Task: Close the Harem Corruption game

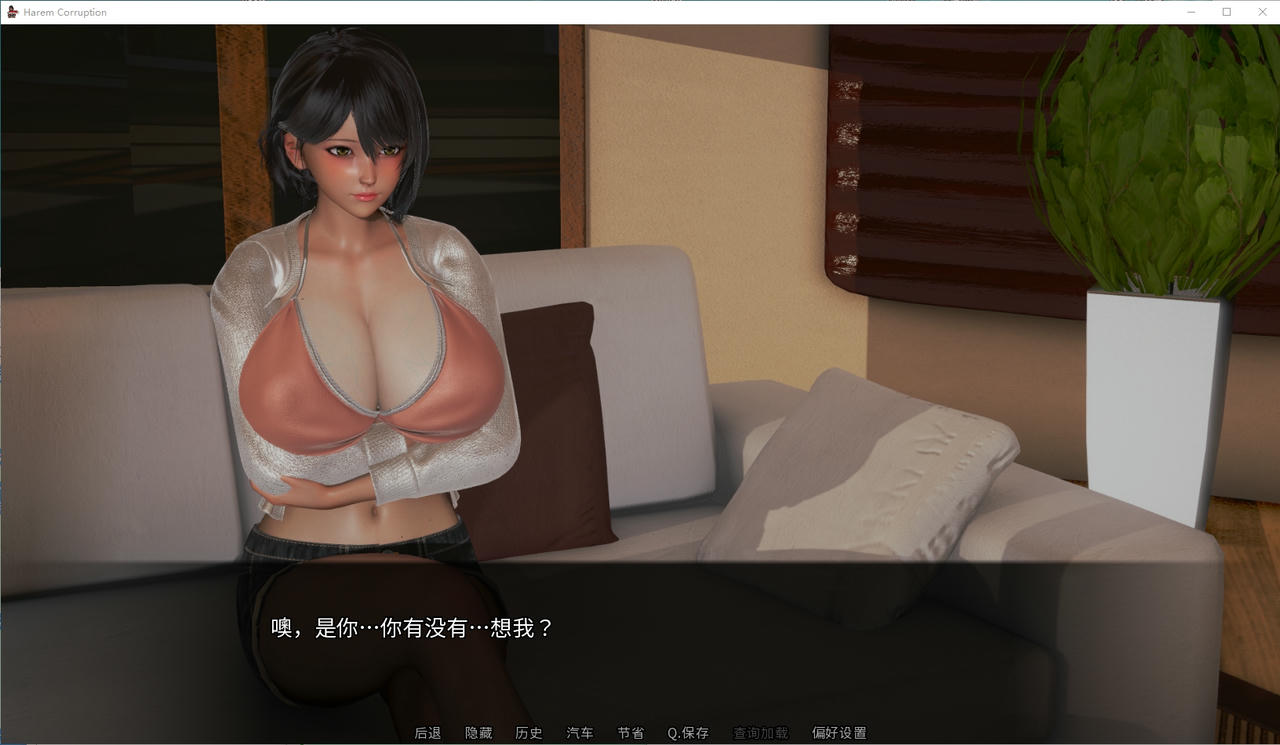Action: point(1262,11)
